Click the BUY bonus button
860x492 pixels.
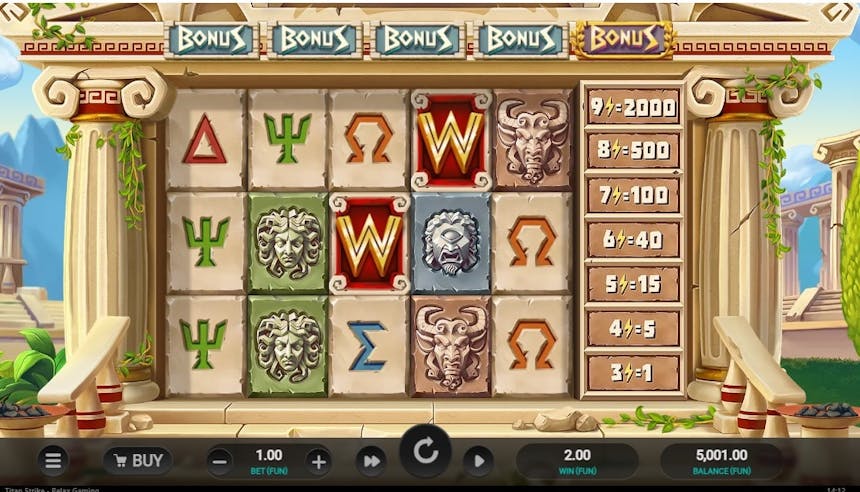(138, 461)
